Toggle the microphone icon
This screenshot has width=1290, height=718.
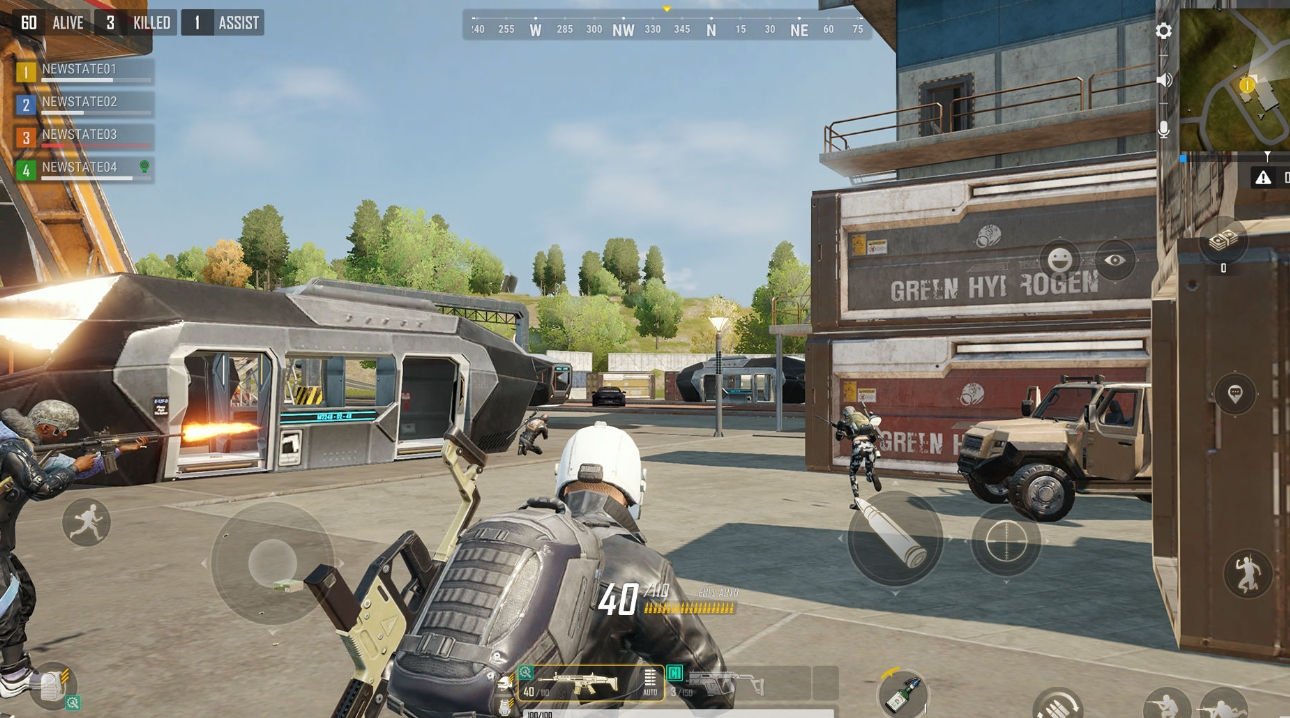[1163, 129]
